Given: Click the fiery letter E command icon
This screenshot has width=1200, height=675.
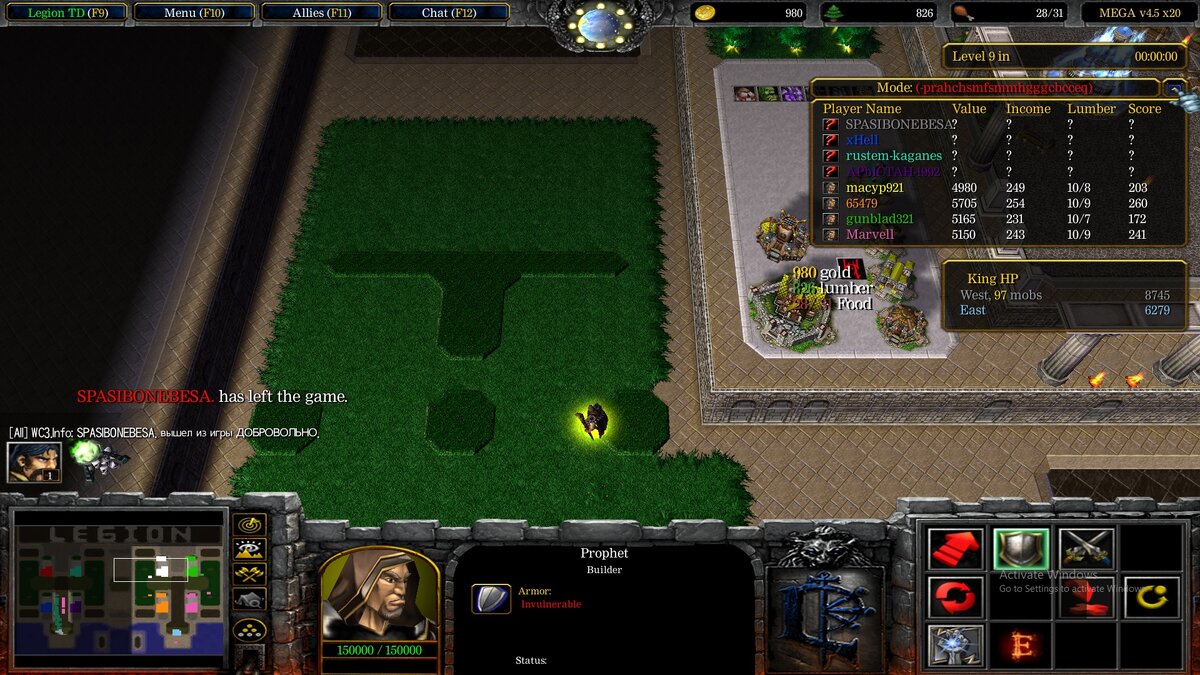Looking at the screenshot, I should coord(1021,645).
